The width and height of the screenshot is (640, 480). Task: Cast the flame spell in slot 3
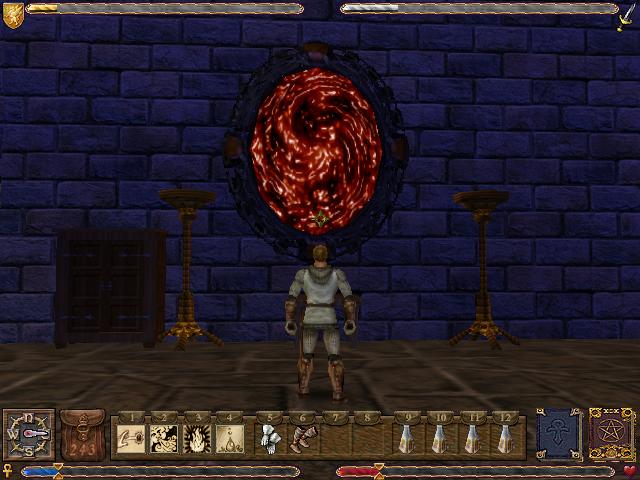[198, 437]
